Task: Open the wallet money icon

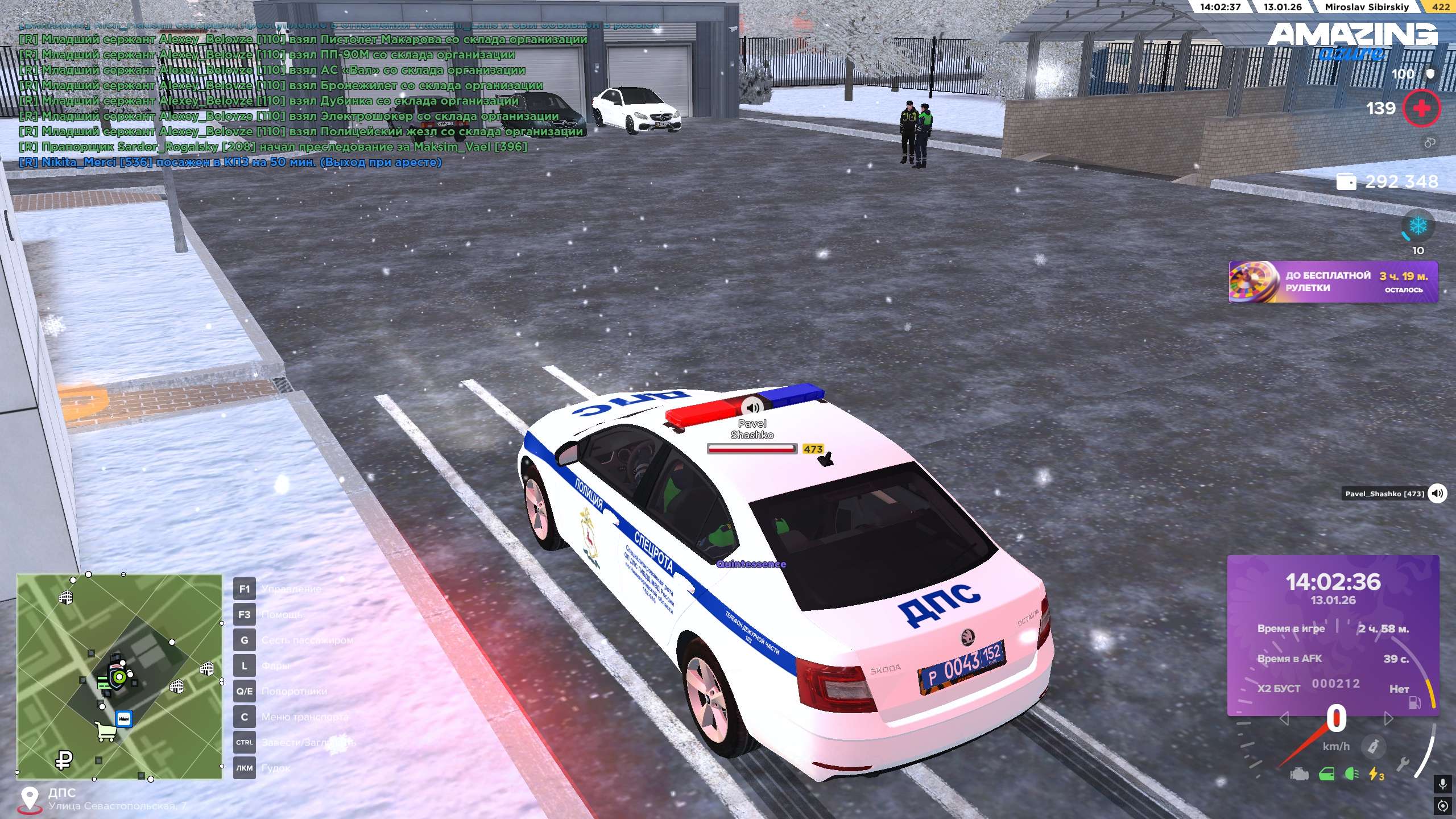Action: point(1346,181)
